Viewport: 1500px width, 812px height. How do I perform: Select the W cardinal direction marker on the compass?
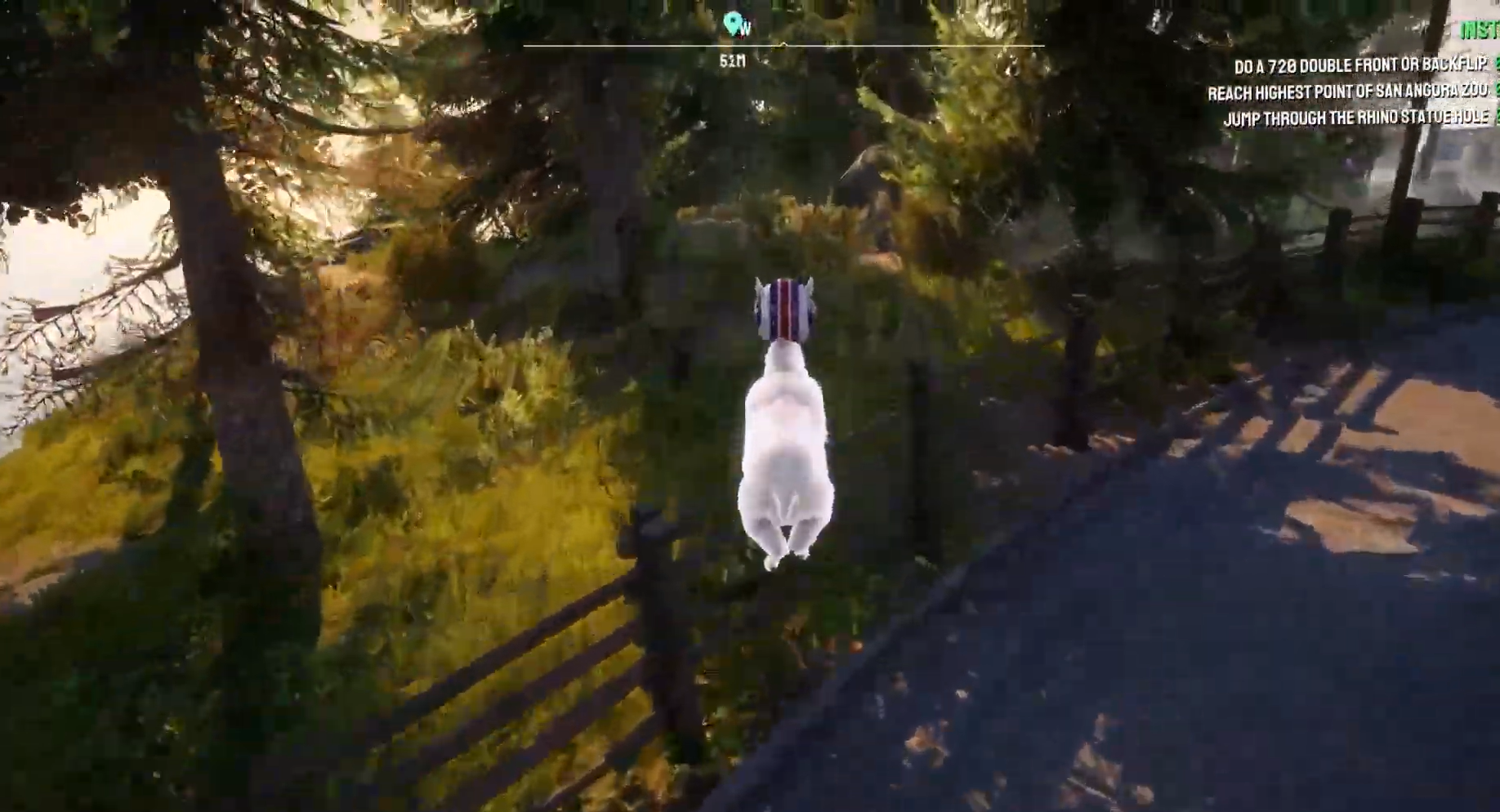pyautogui.click(x=743, y=27)
